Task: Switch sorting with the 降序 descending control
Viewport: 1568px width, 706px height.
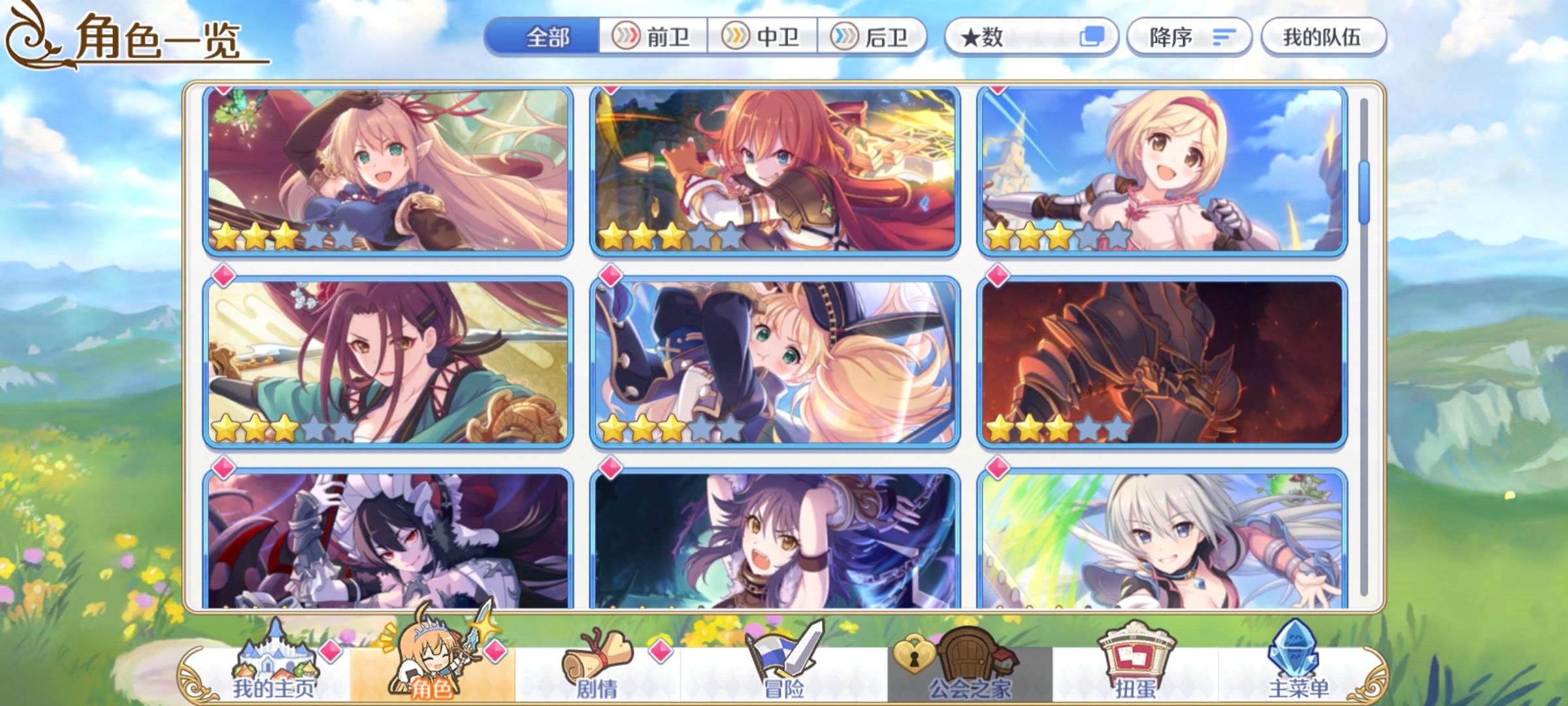Action: [1189, 37]
